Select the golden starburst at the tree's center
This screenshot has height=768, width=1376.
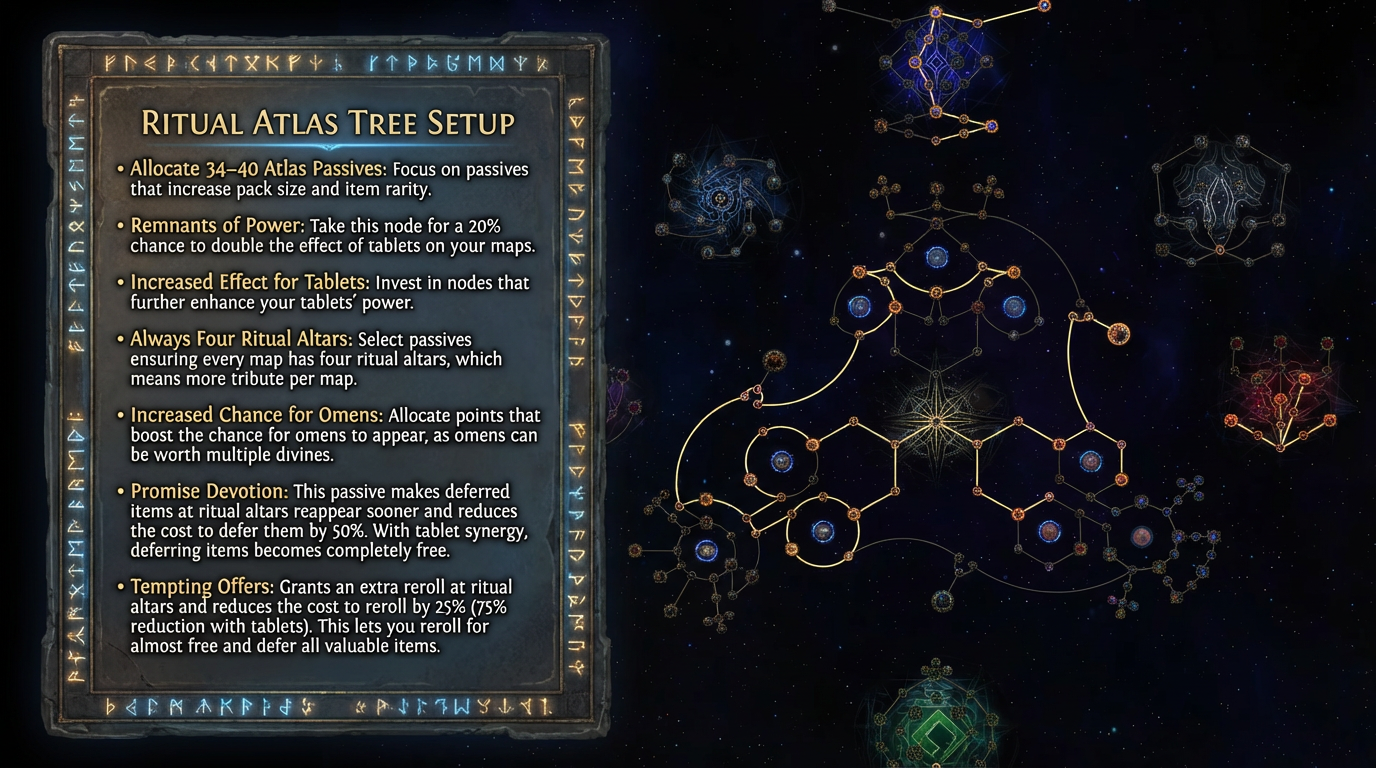(x=936, y=412)
